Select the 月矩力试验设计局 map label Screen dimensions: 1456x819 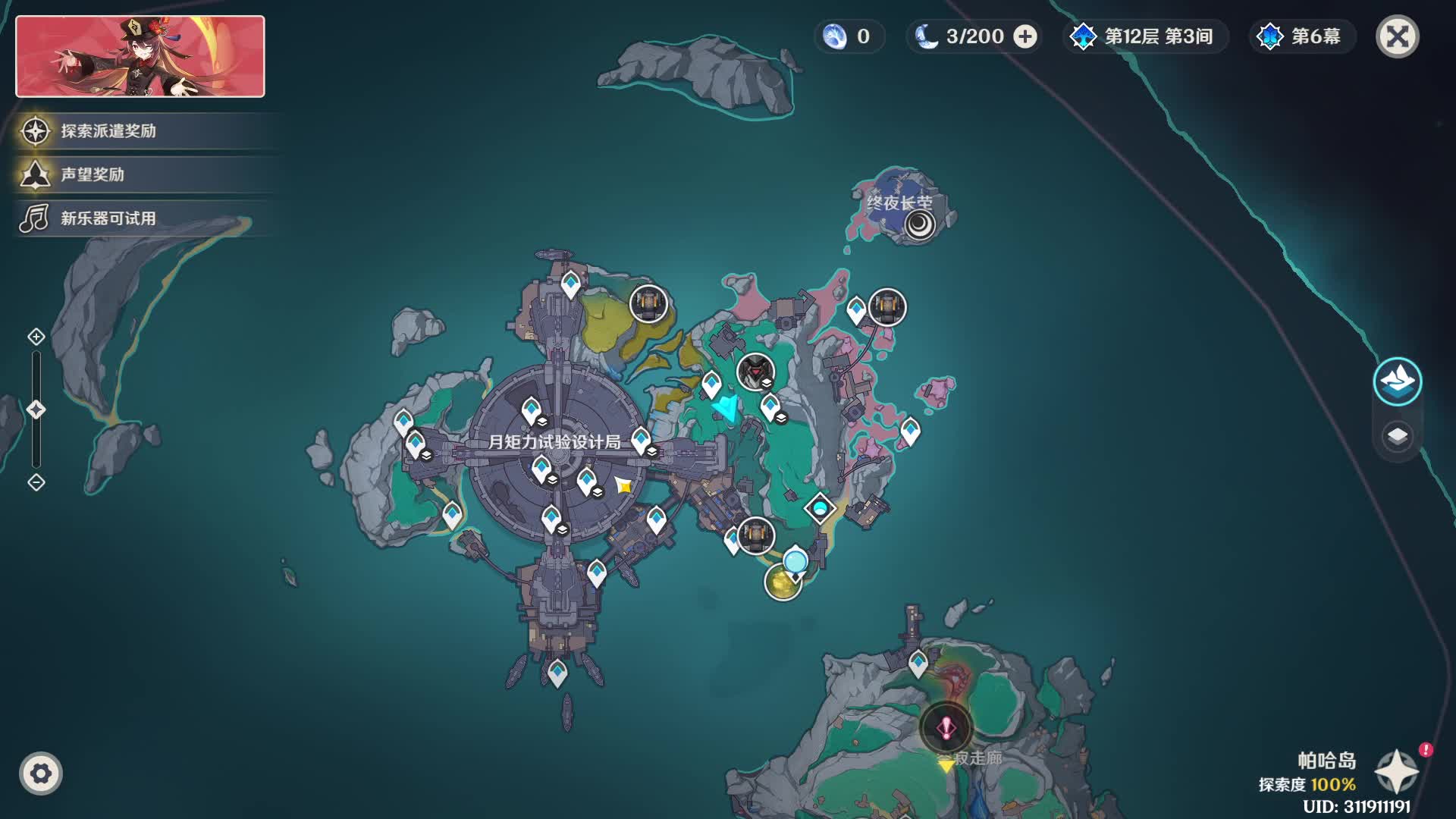[x=554, y=442]
